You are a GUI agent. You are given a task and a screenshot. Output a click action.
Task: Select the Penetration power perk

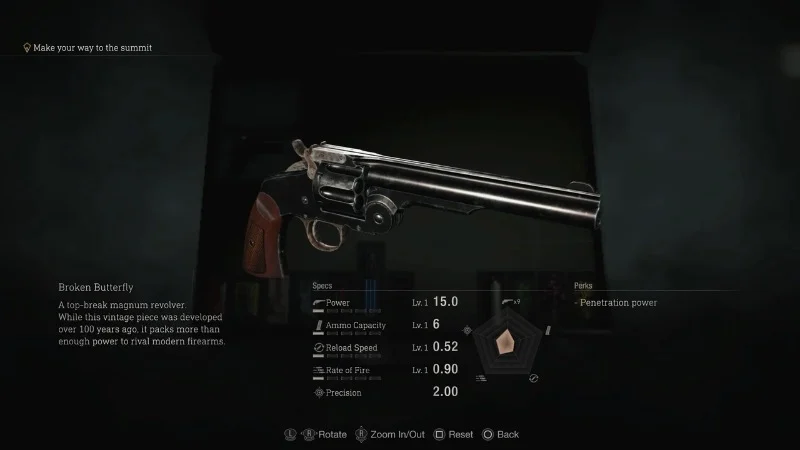pos(618,303)
